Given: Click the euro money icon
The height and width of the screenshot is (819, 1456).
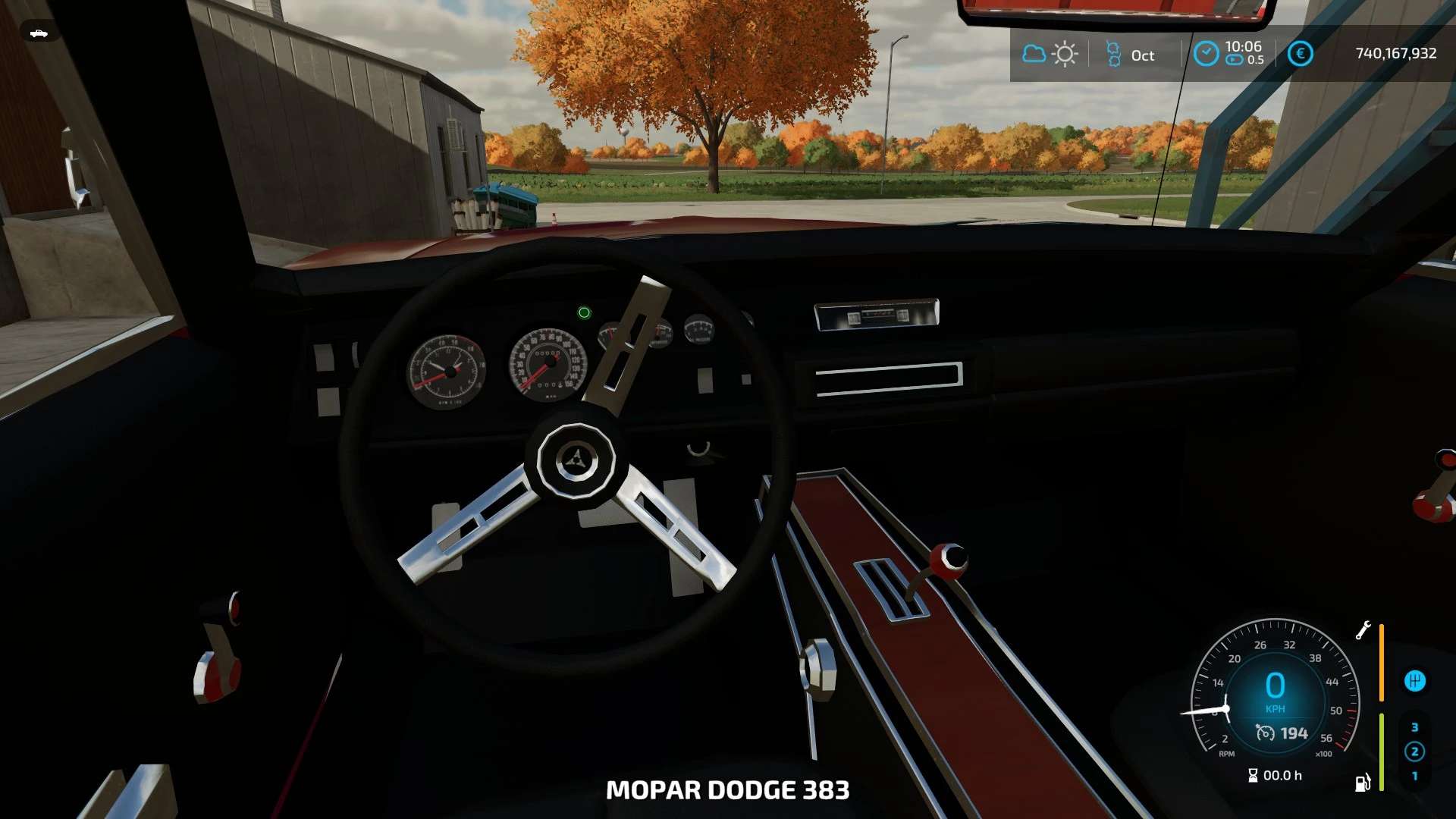Looking at the screenshot, I should (x=1300, y=54).
